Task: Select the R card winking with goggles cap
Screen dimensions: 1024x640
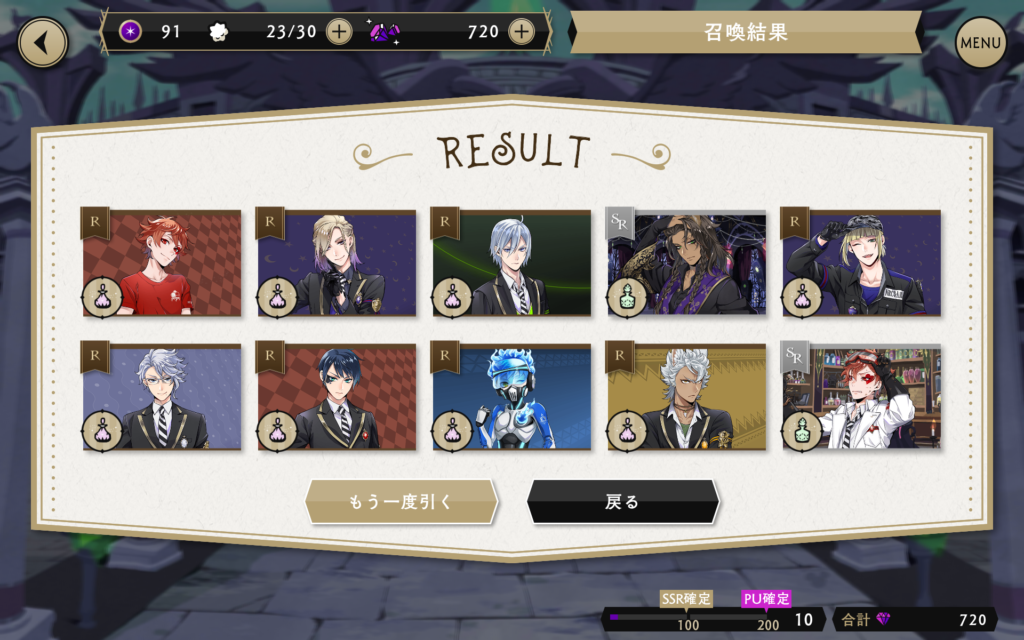Action: point(861,264)
